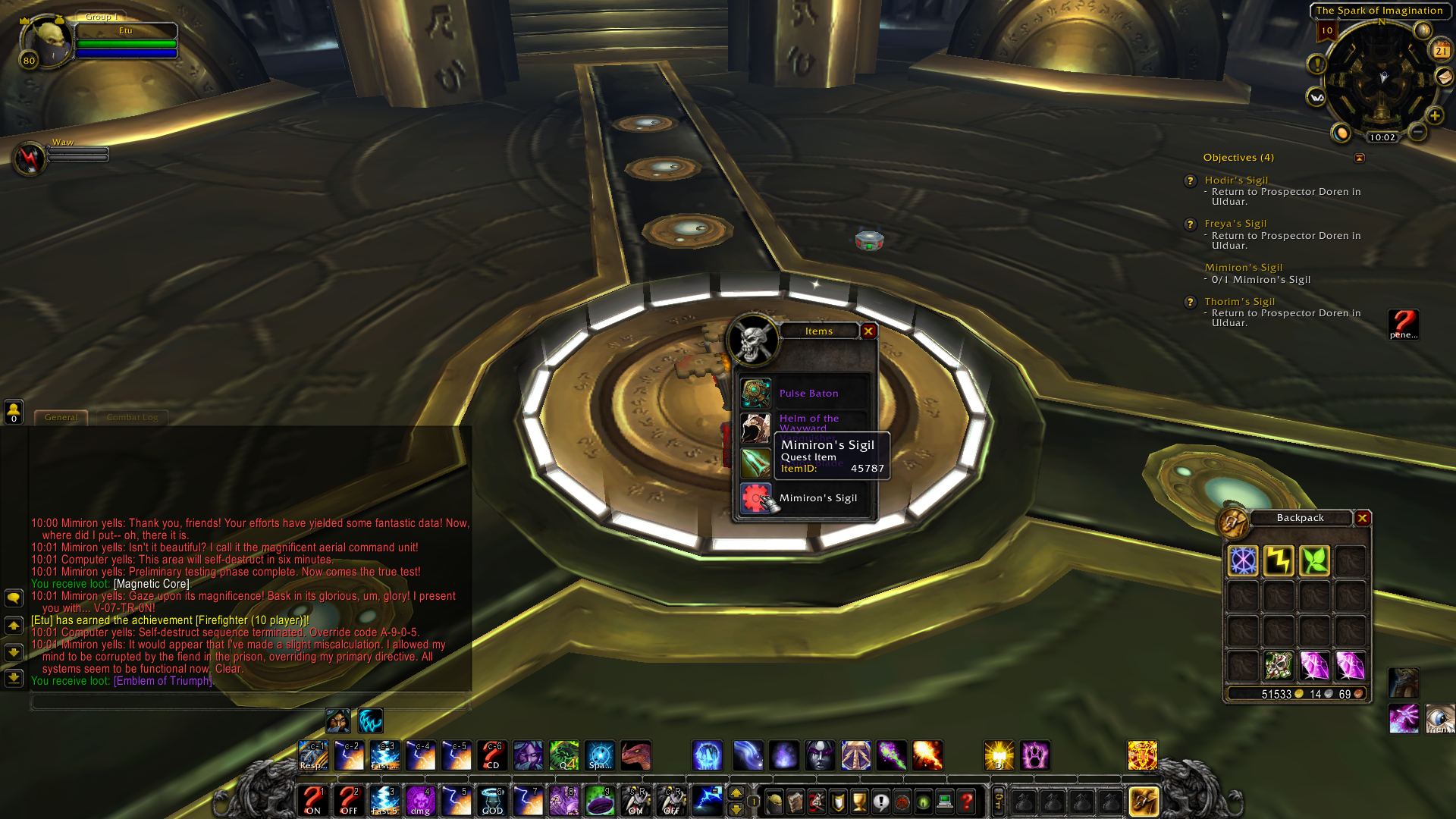This screenshot has height=819, width=1456.
Task: Loot Mimiron's Sigil from the Items window
Action: click(756, 497)
